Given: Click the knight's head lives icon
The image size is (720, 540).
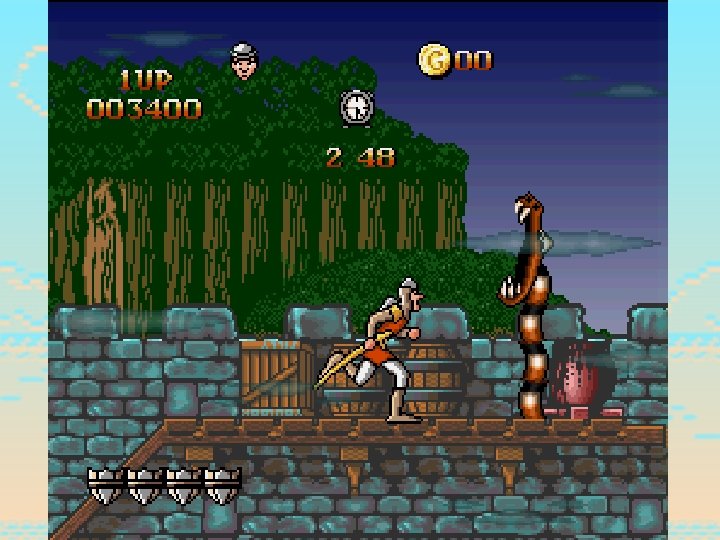Looking at the screenshot, I should [243, 61].
